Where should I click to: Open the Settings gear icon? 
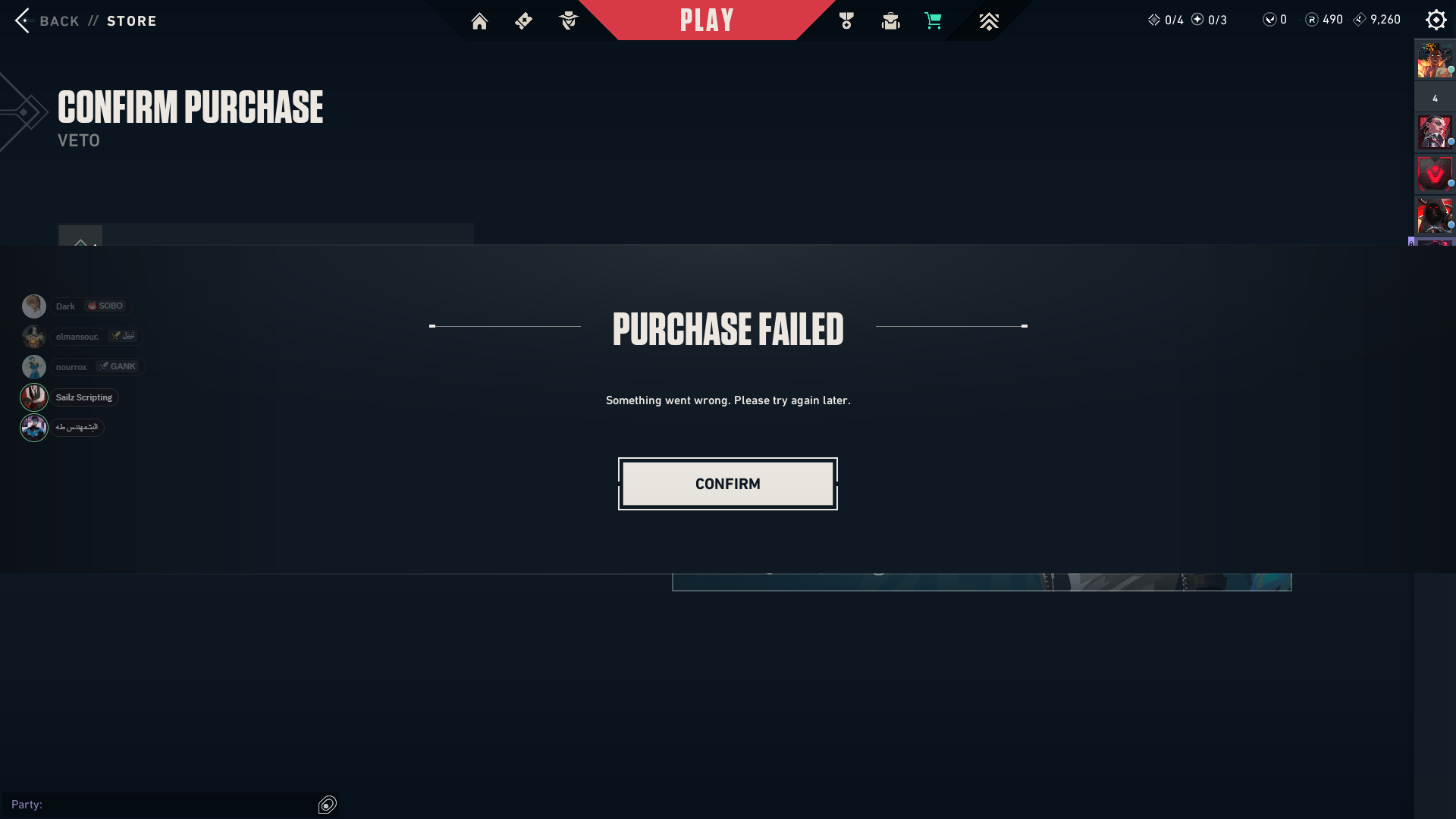1436,19
